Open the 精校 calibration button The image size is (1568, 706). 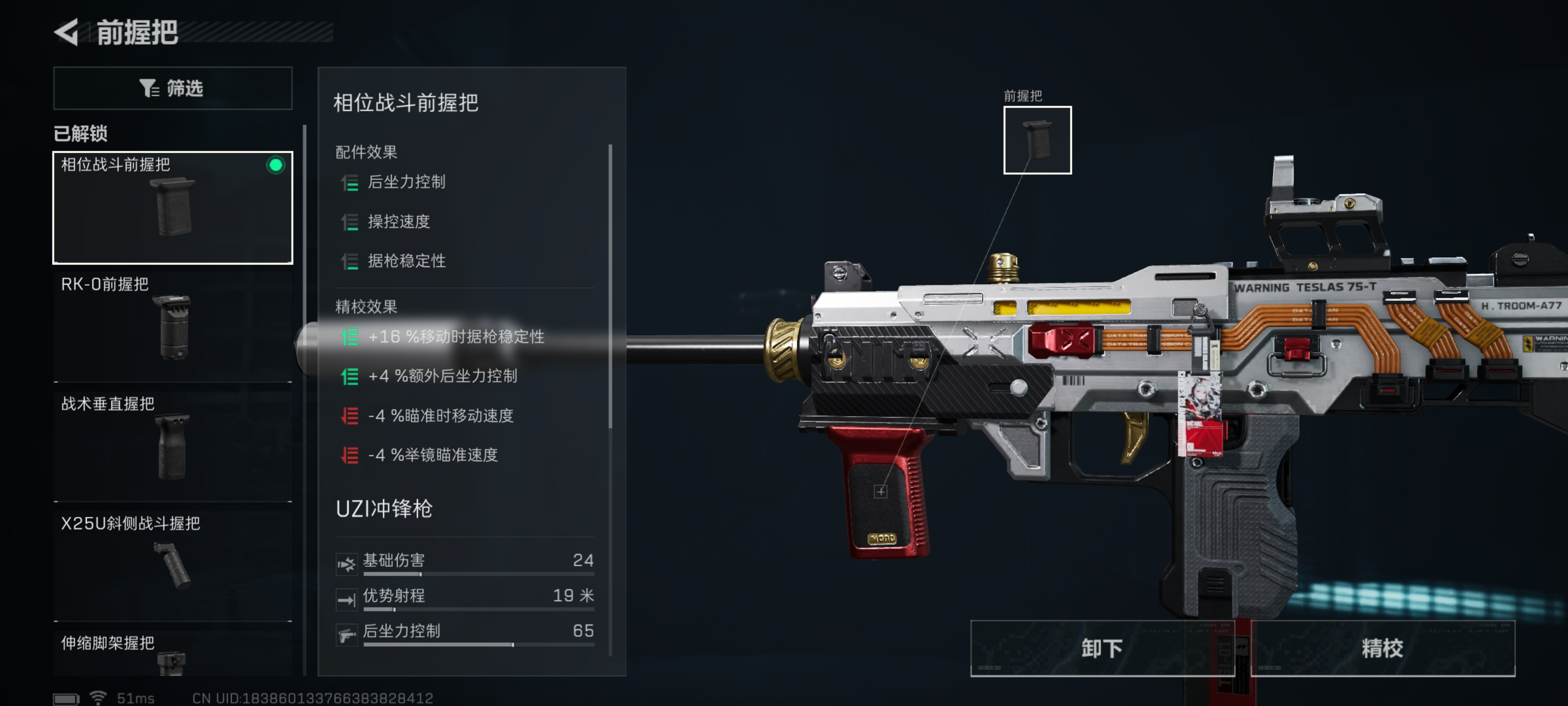click(1382, 648)
